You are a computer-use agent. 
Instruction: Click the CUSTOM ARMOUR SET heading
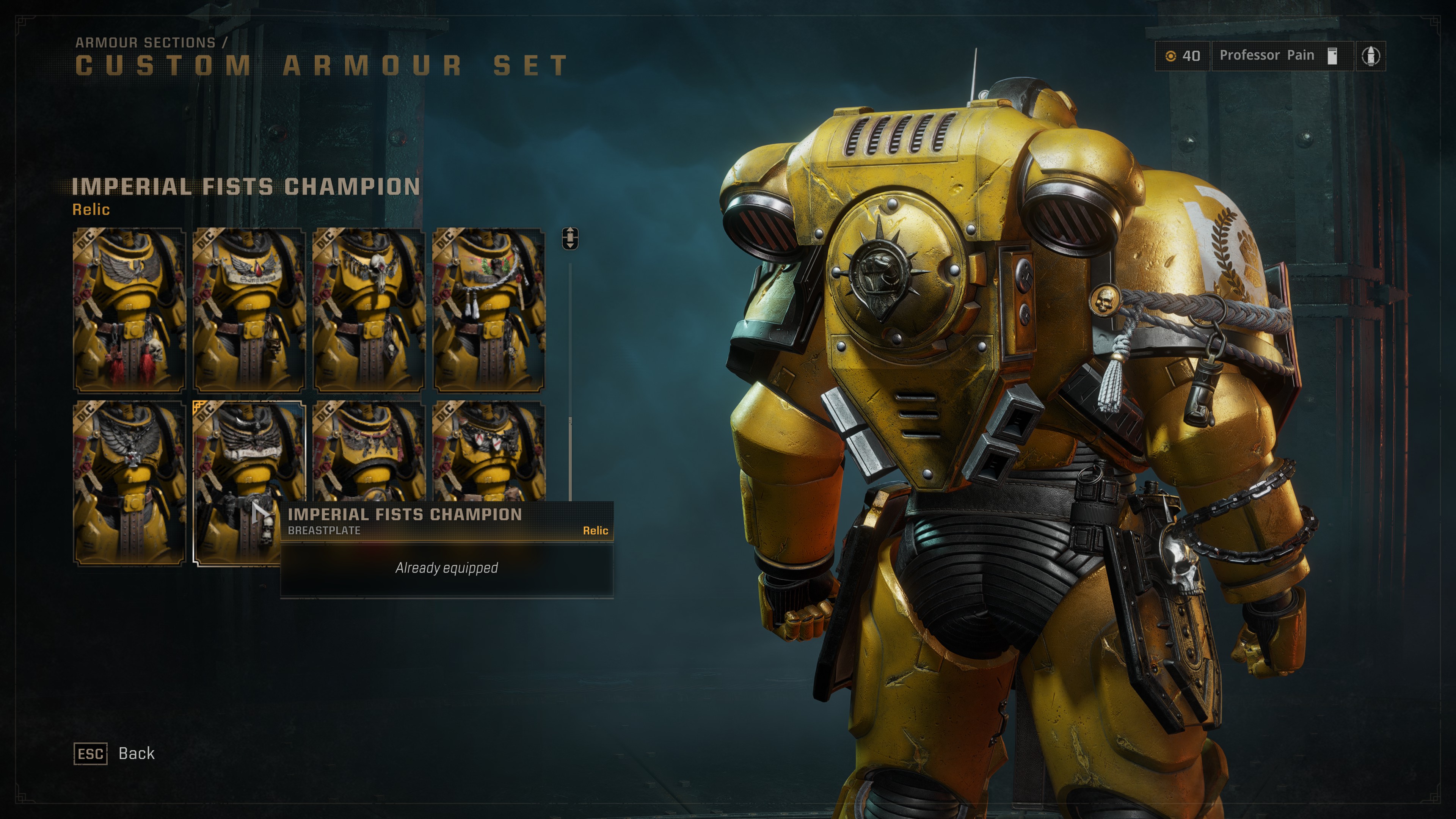(x=319, y=66)
